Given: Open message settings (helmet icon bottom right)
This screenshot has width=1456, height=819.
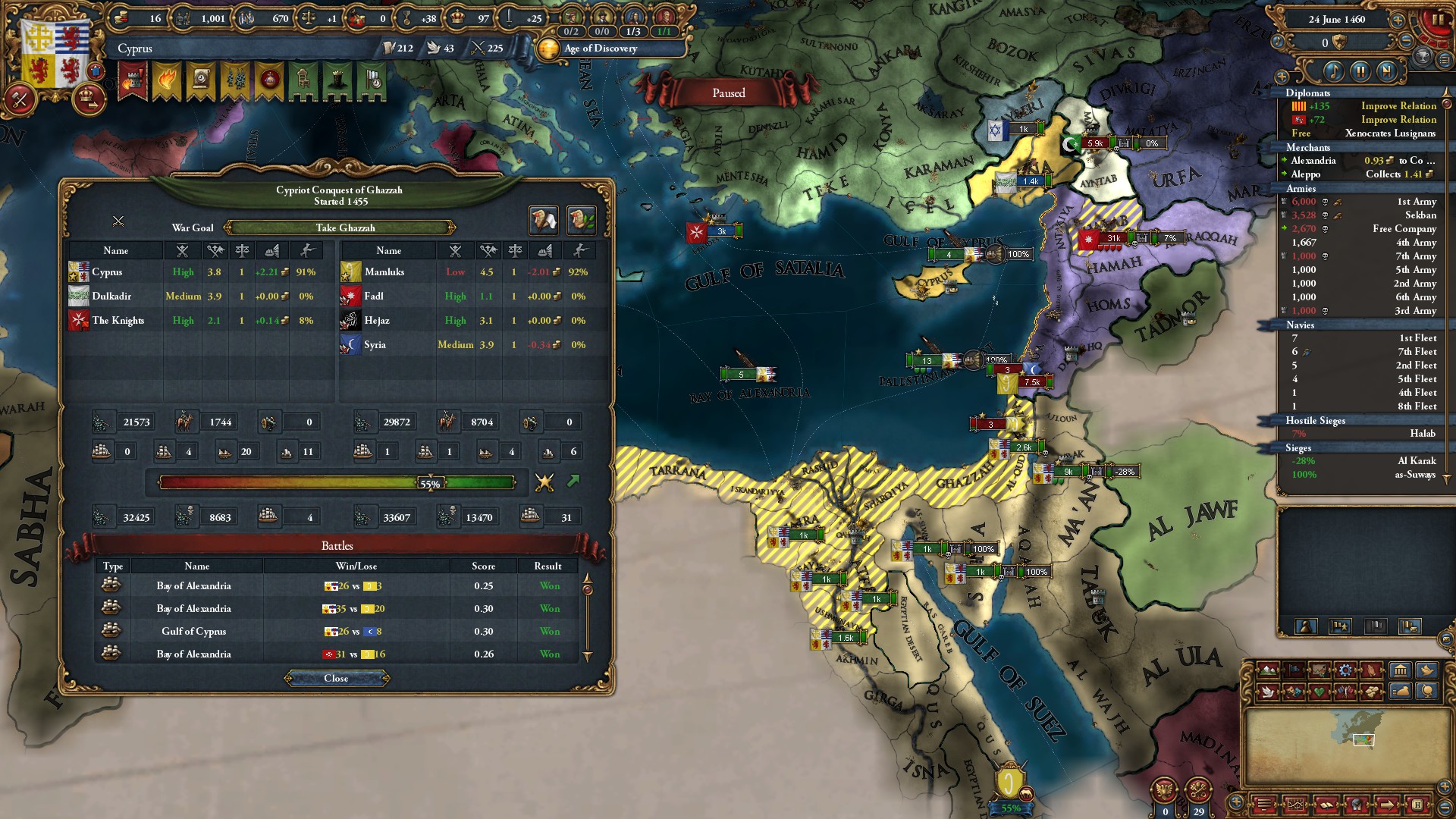Looking at the screenshot, I should pos(1358,805).
